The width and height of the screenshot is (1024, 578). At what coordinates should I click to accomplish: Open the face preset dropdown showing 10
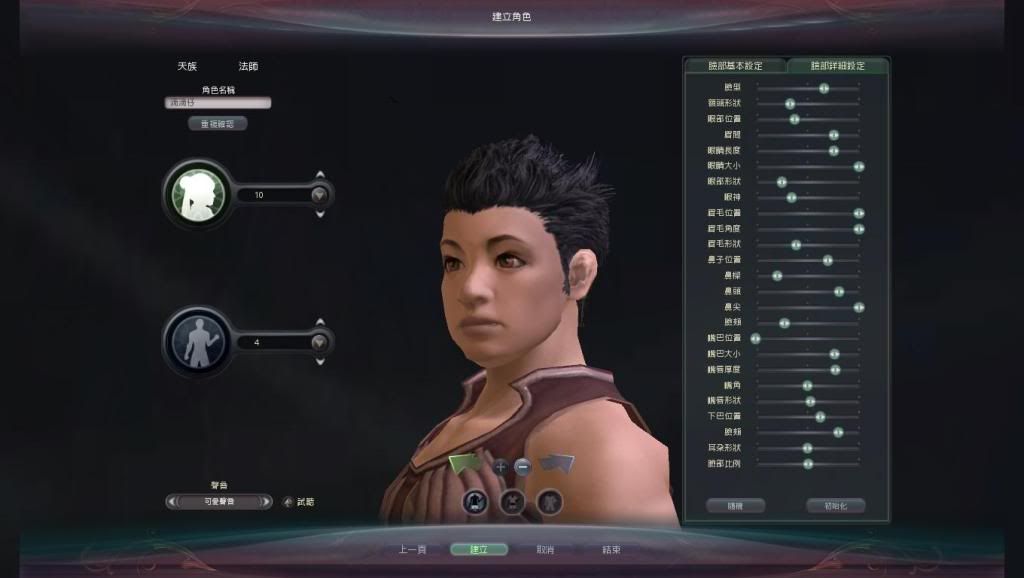tap(319, 195)
